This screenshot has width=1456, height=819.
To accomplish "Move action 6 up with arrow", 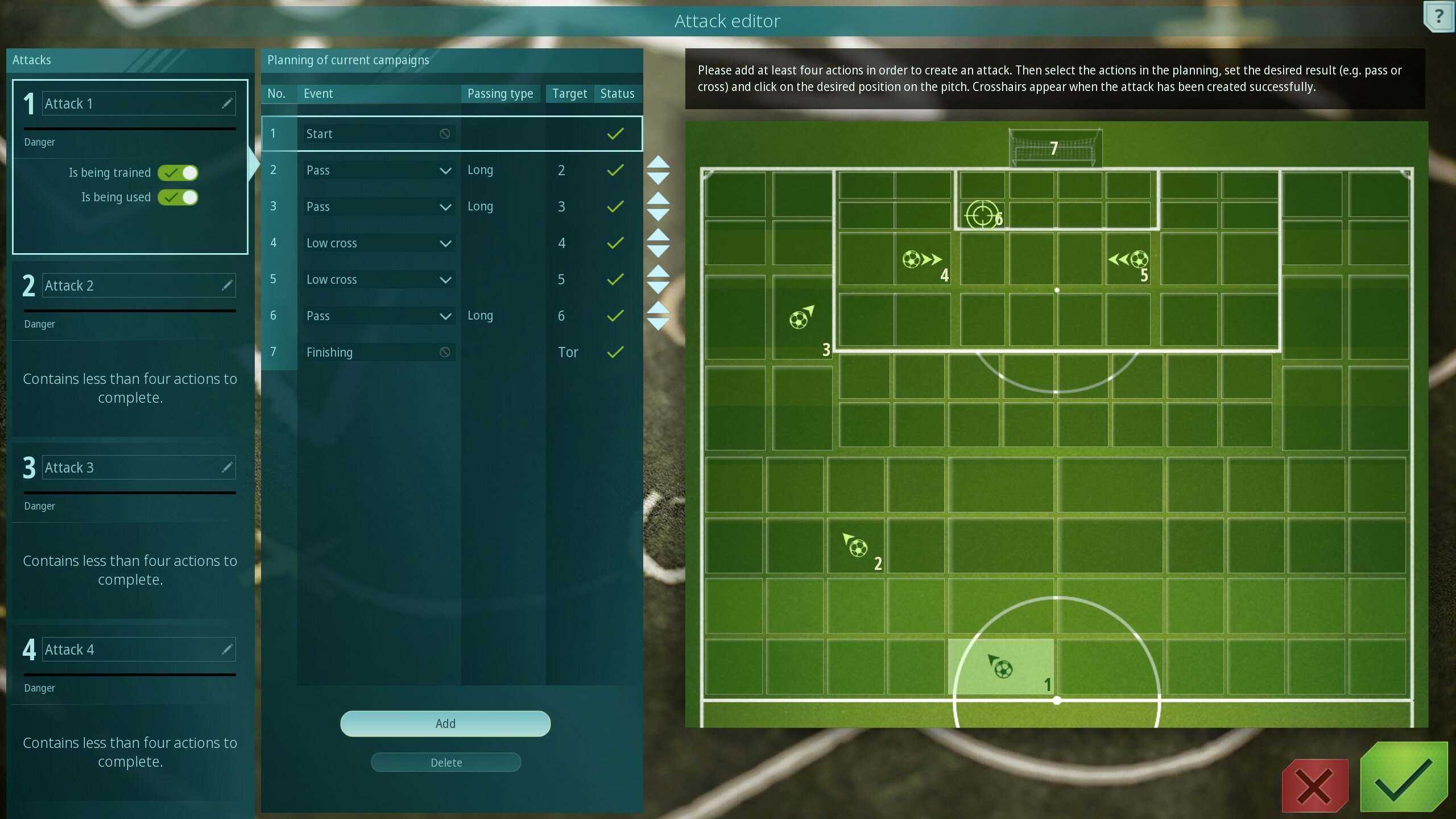I will click(658, 308).
